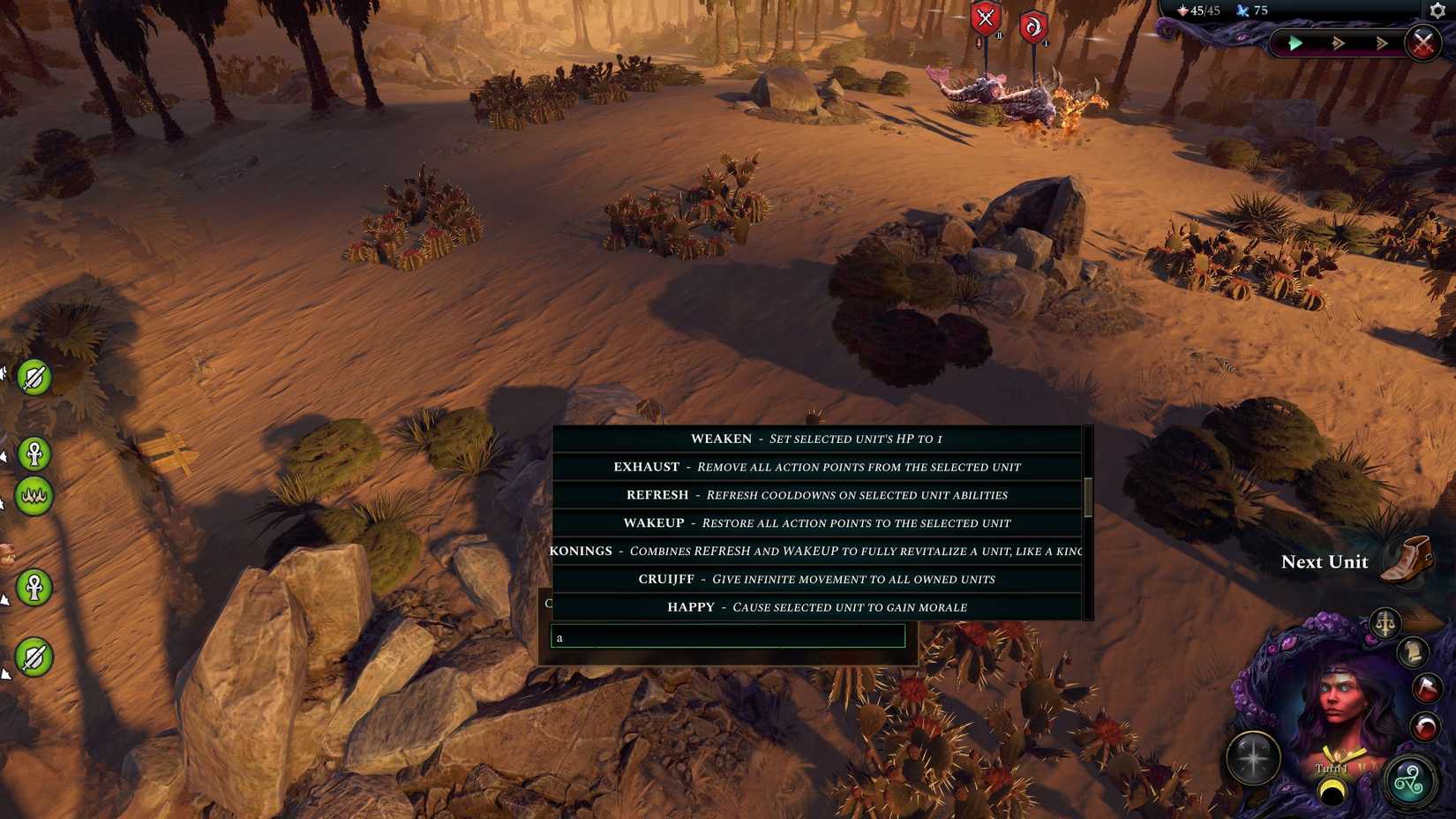Toggle the green ankh unit marker
This screenshot has width=1456, height=819.
pos(34,454)
